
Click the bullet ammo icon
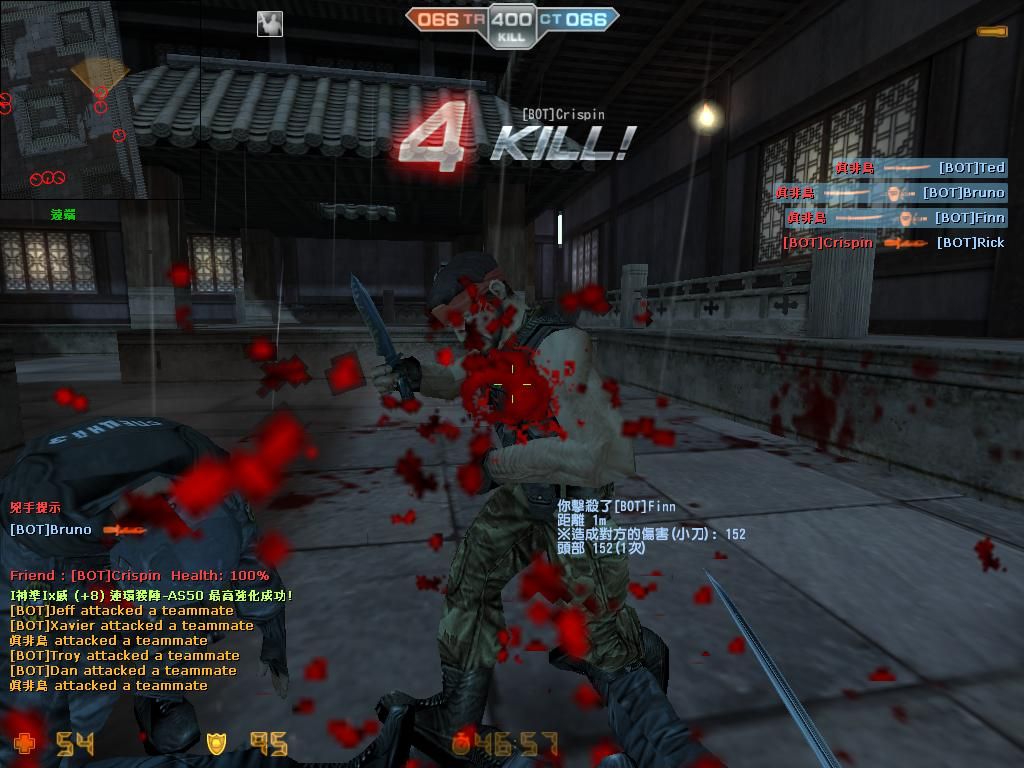coord(992,32)
